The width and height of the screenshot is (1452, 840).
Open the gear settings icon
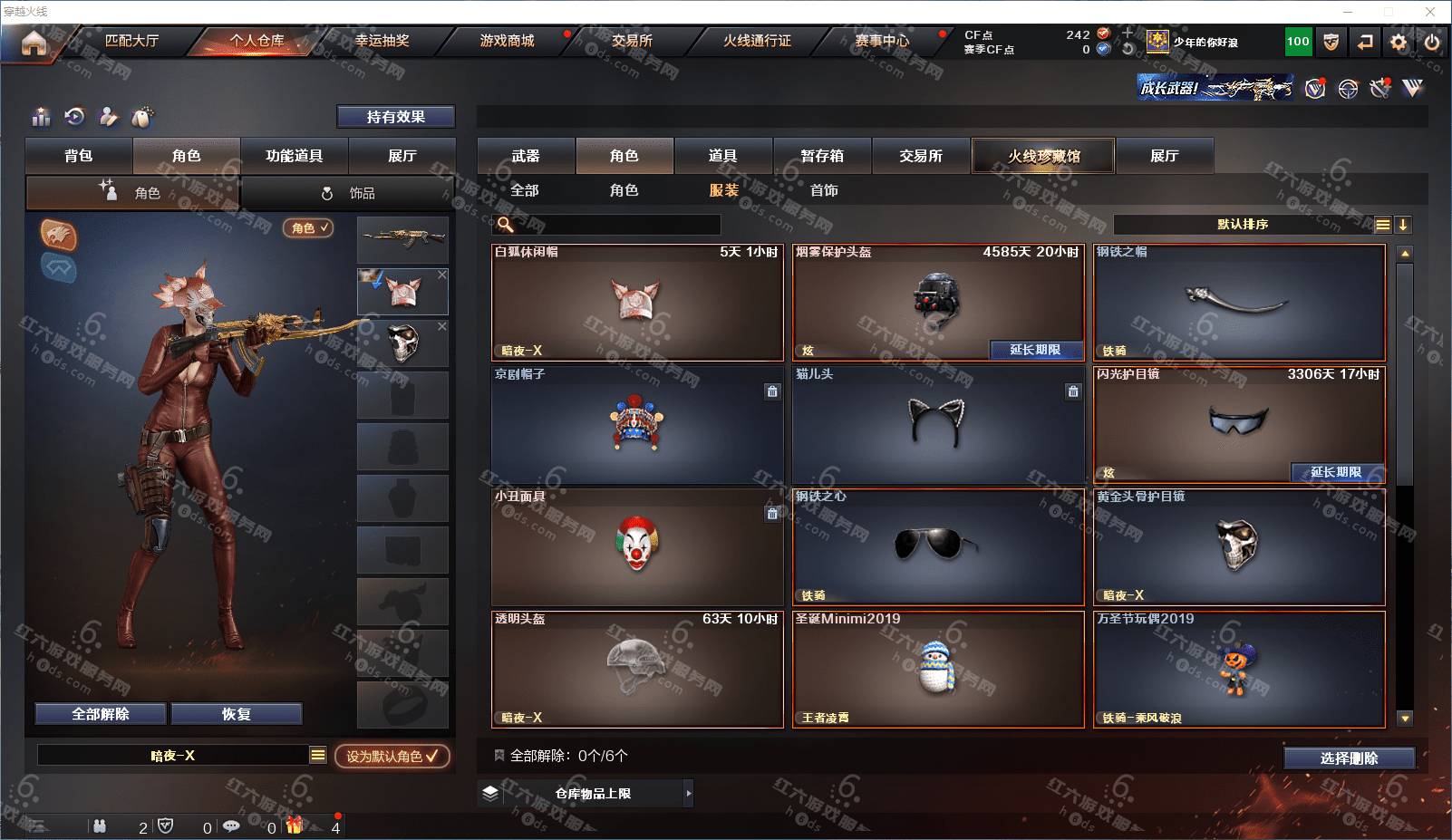click(1399, 42)
